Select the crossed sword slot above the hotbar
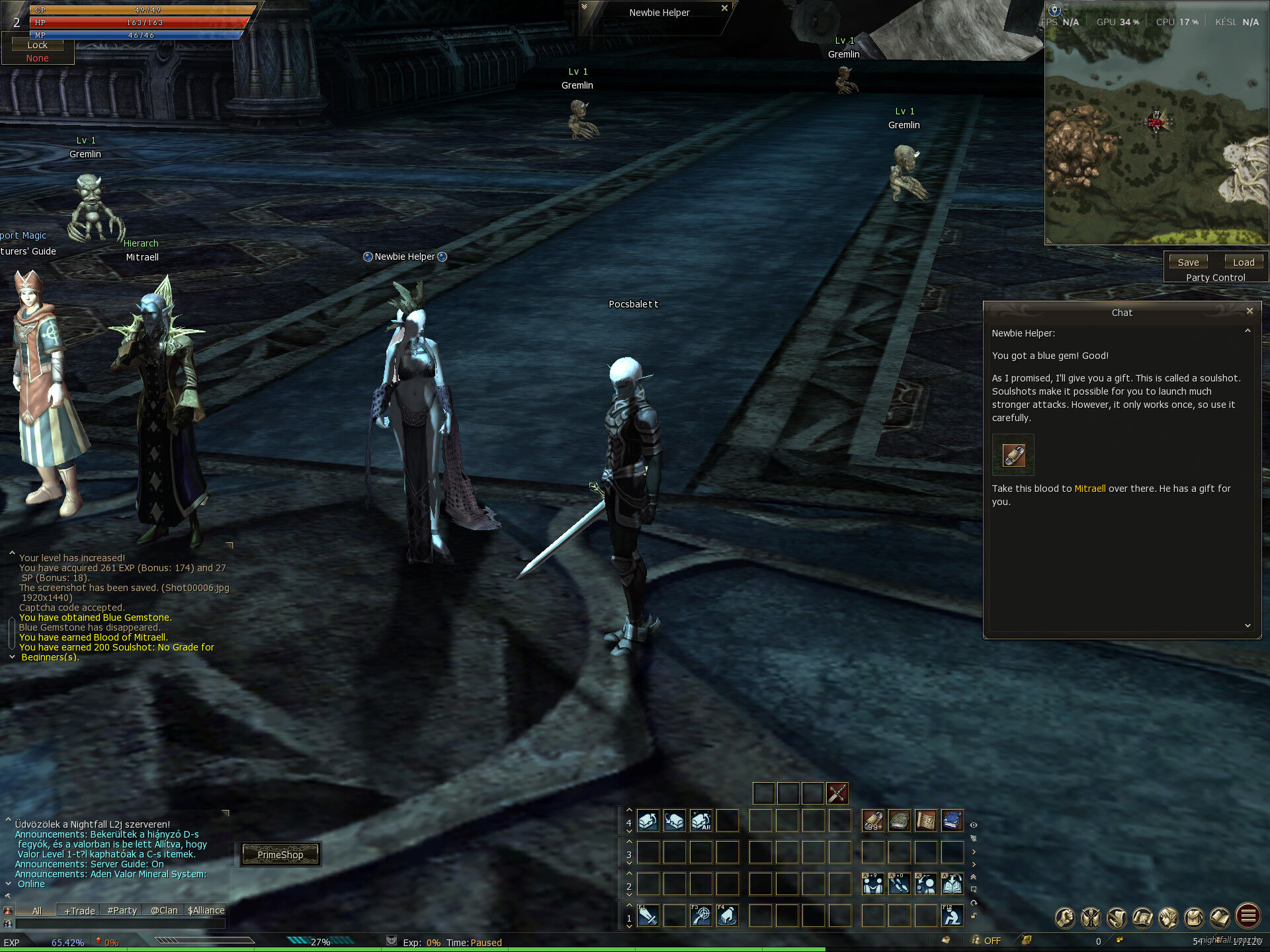 (x=837, y=793)
